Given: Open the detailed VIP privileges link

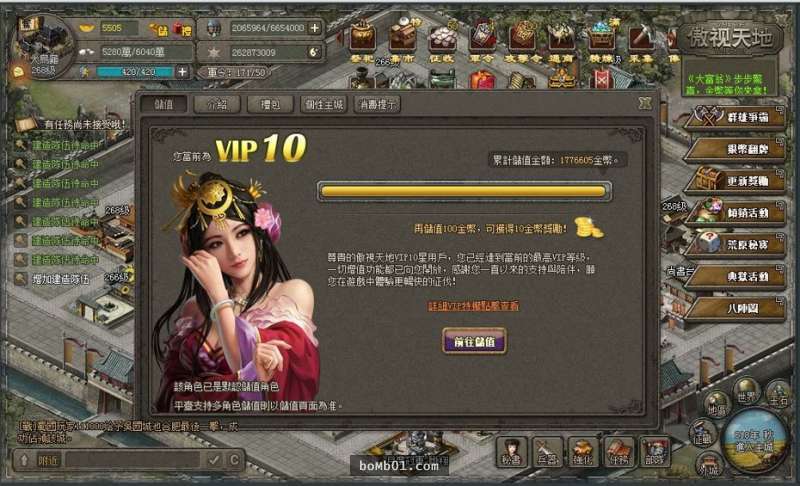Looking at the screenshot, I should pyautogui.click(x=473, y=305).
